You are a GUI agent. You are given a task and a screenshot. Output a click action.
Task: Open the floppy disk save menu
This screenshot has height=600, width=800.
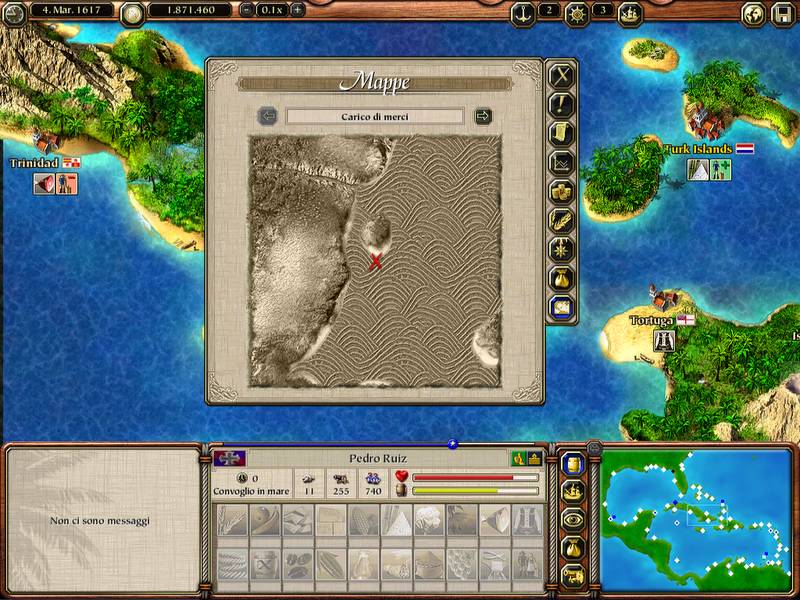[783, 14]
